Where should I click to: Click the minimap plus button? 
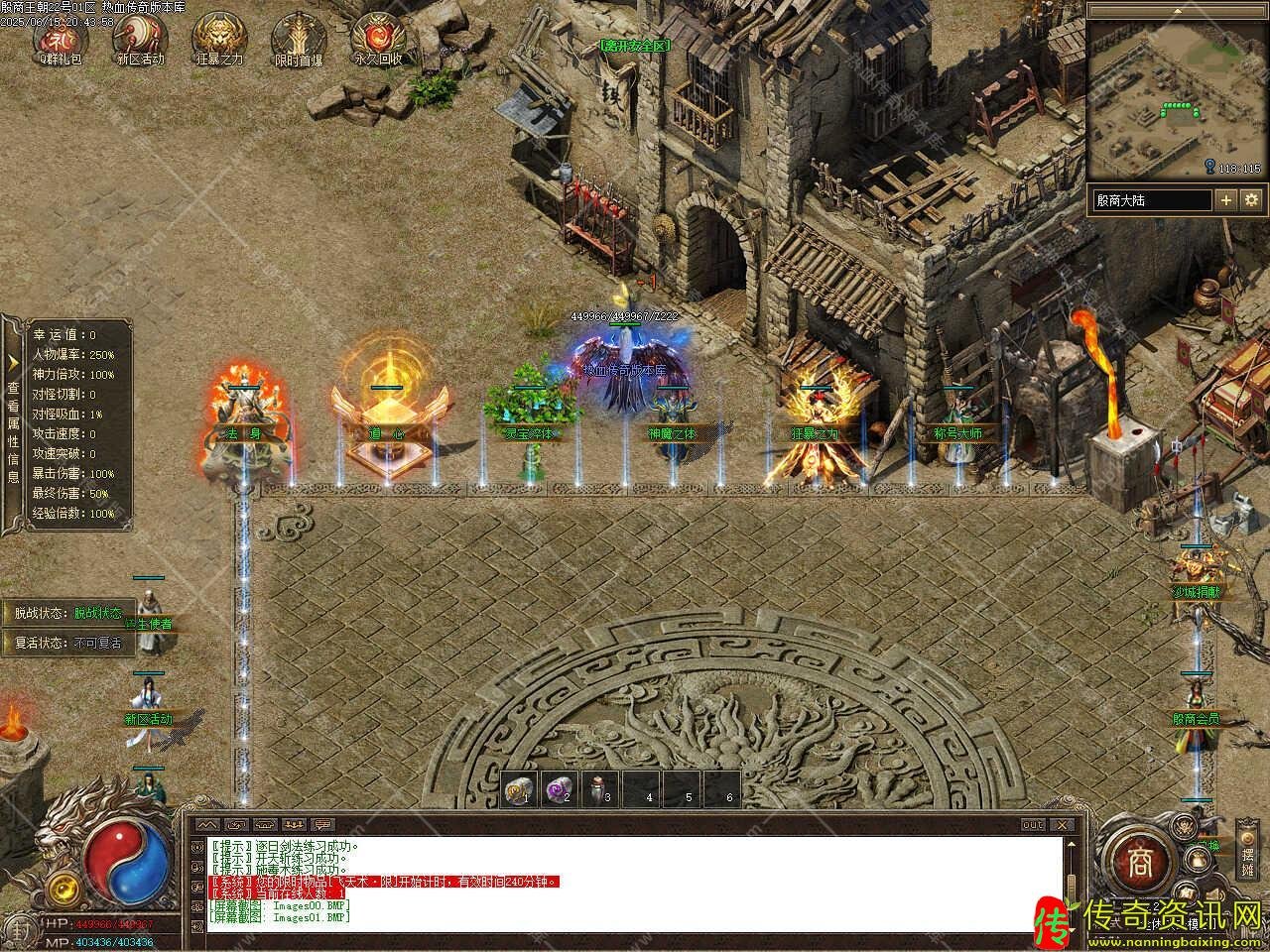pyautogui.click(x=1226, y=200)
